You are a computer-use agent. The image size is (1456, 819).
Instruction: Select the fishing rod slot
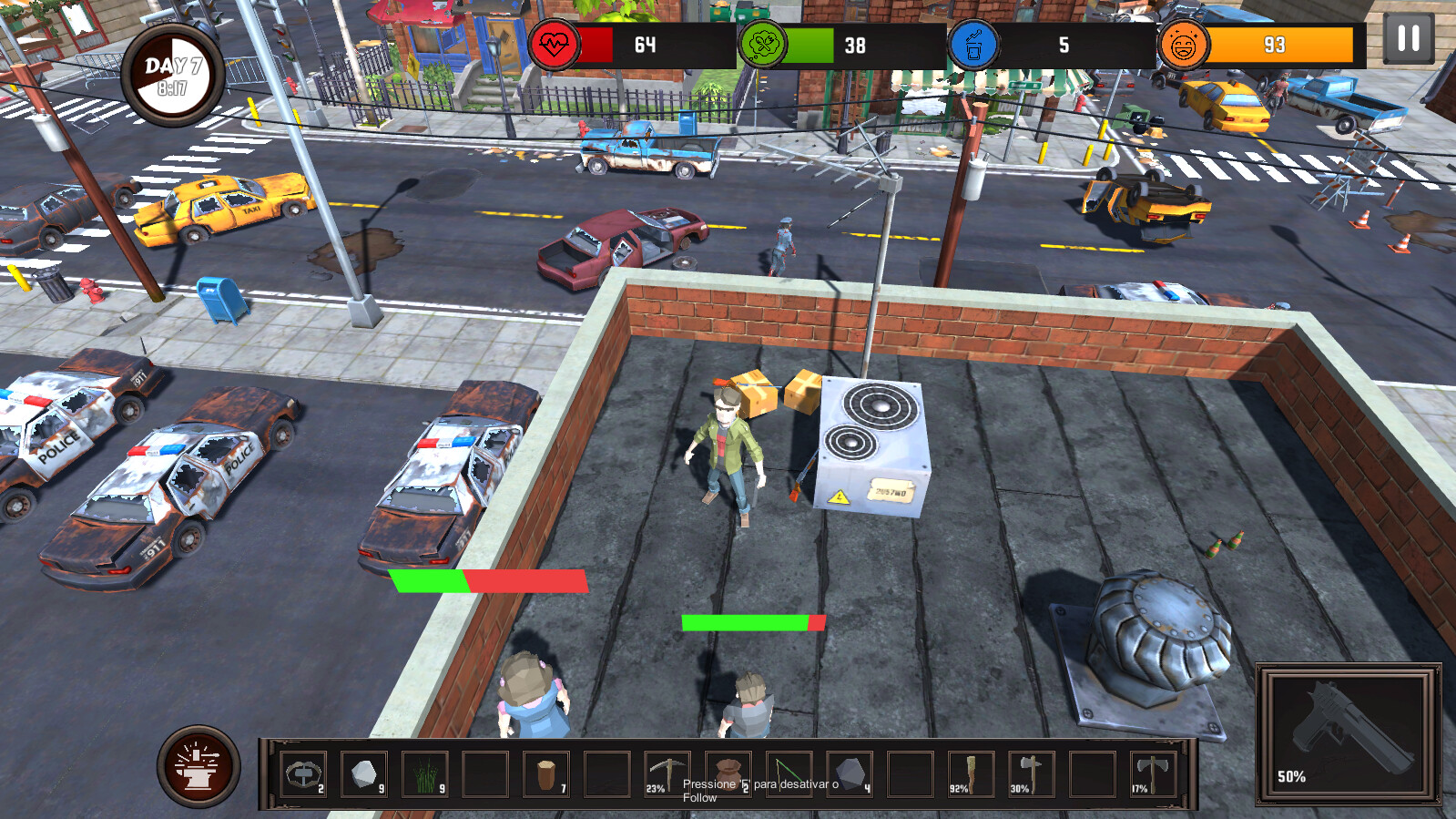[789, 774]
